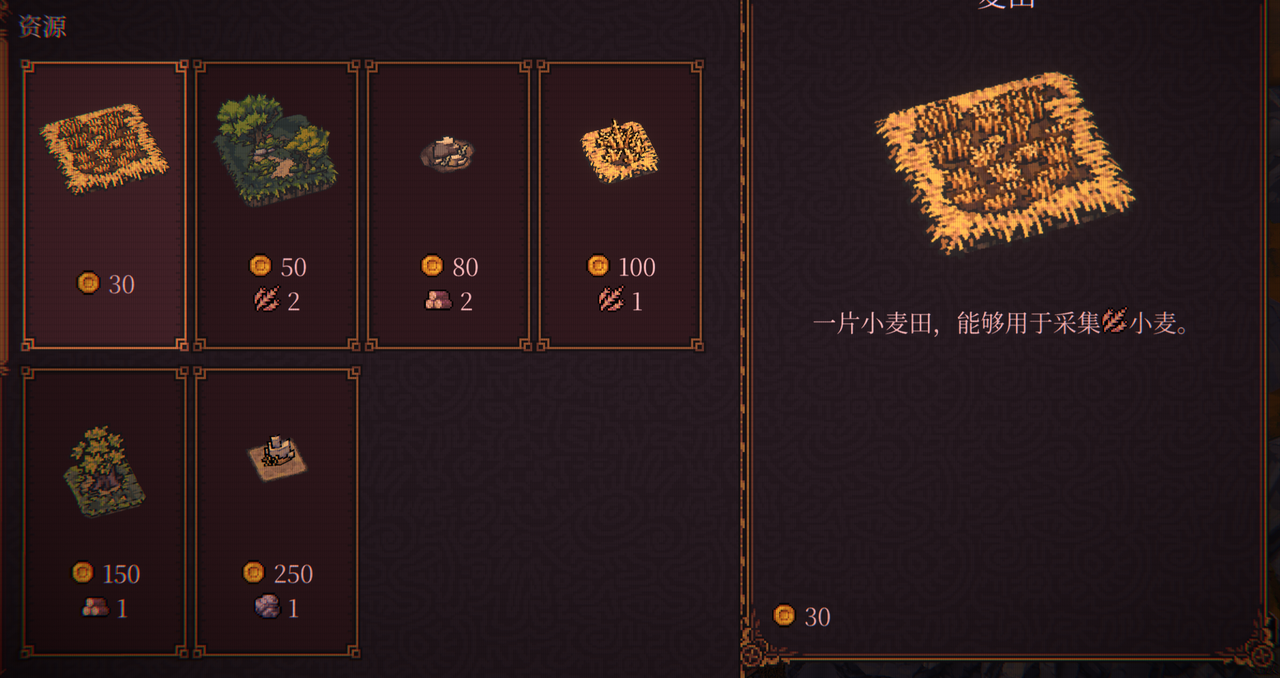1280x678 pixels.
Task: Pick the resource card priced at 80 coins
Action: click(x=448, y=205)
